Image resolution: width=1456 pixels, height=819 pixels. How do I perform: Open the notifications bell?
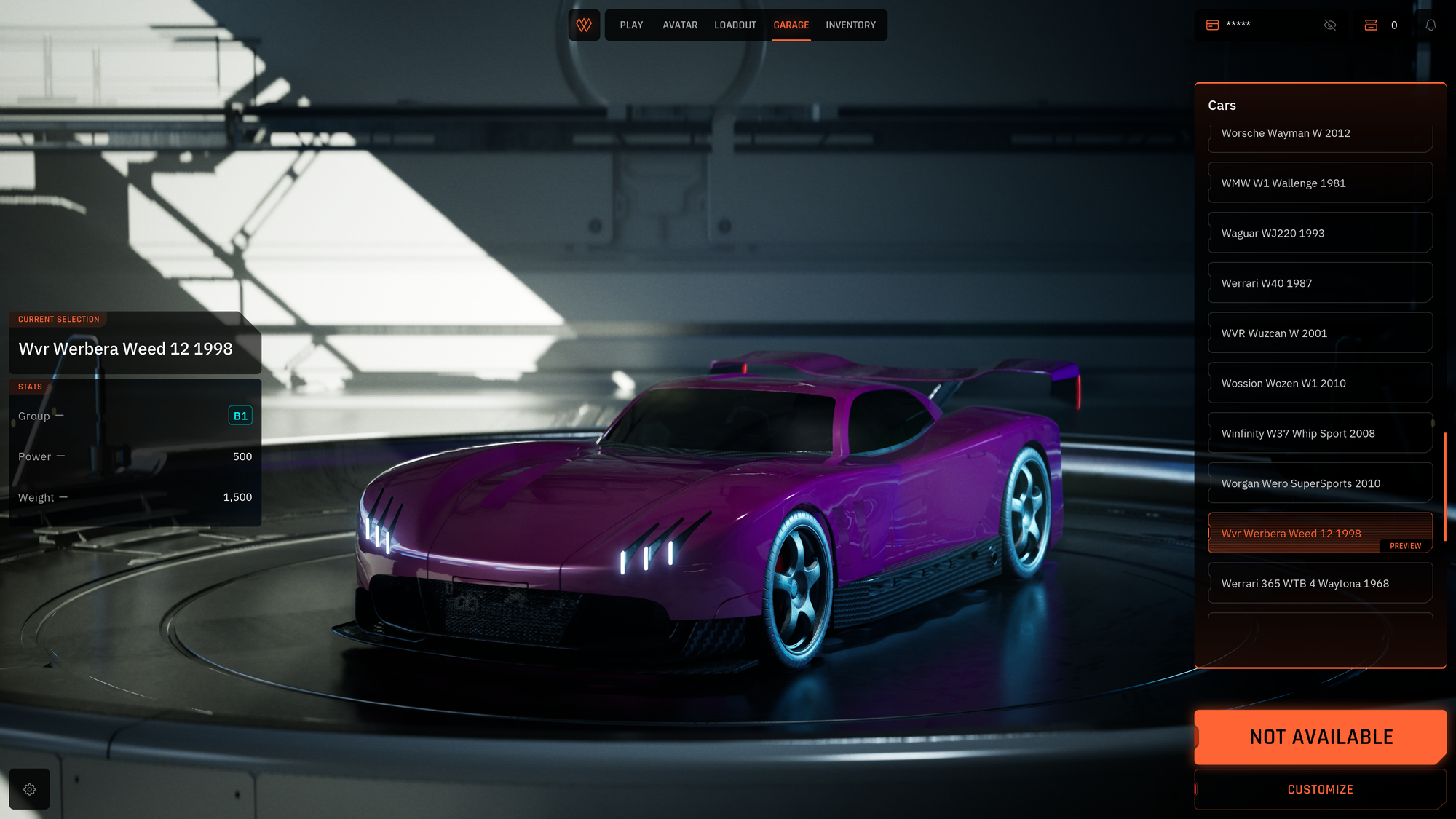(1431, 25)
